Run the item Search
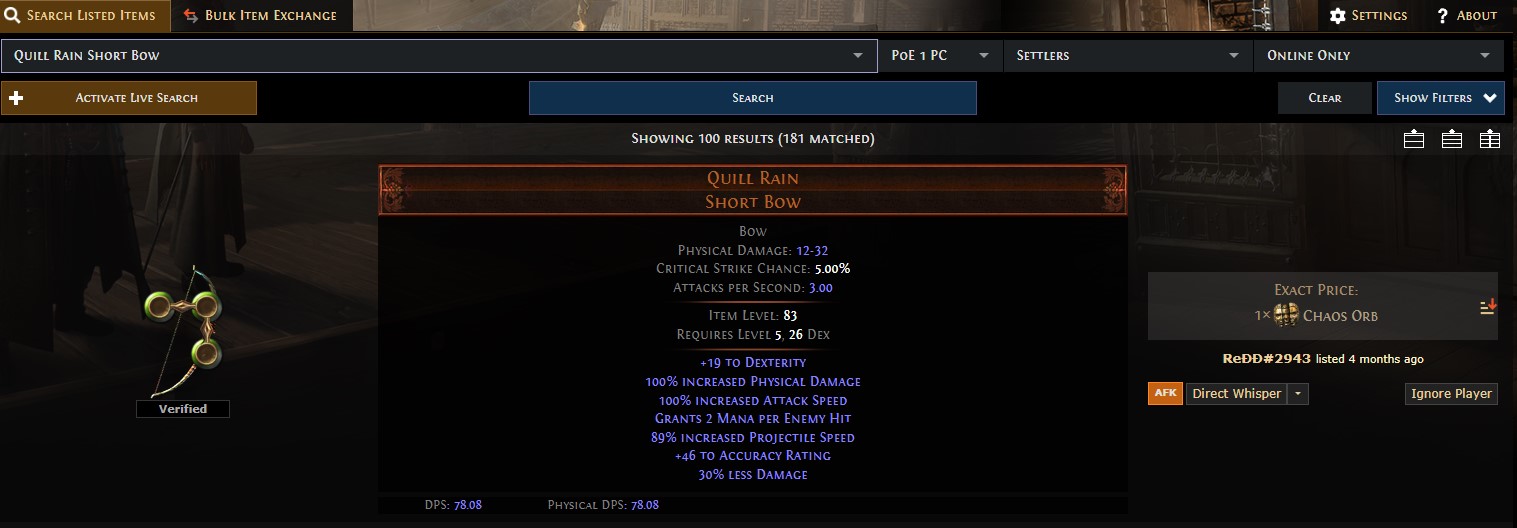This screenshot has height=528, width=1517. click(x=752, y=98)
